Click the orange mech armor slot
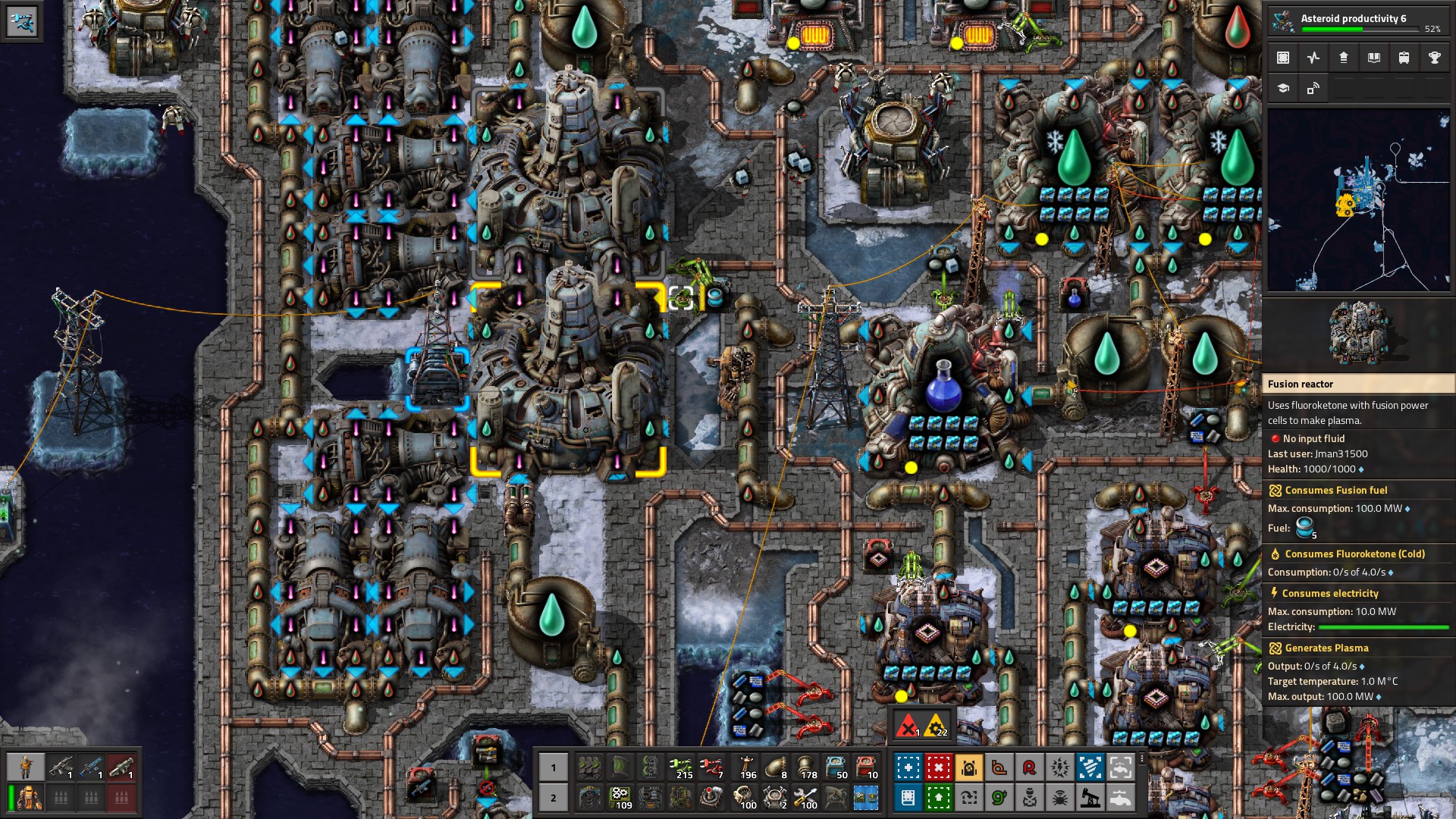1456x819 pixels. point(30,798)
